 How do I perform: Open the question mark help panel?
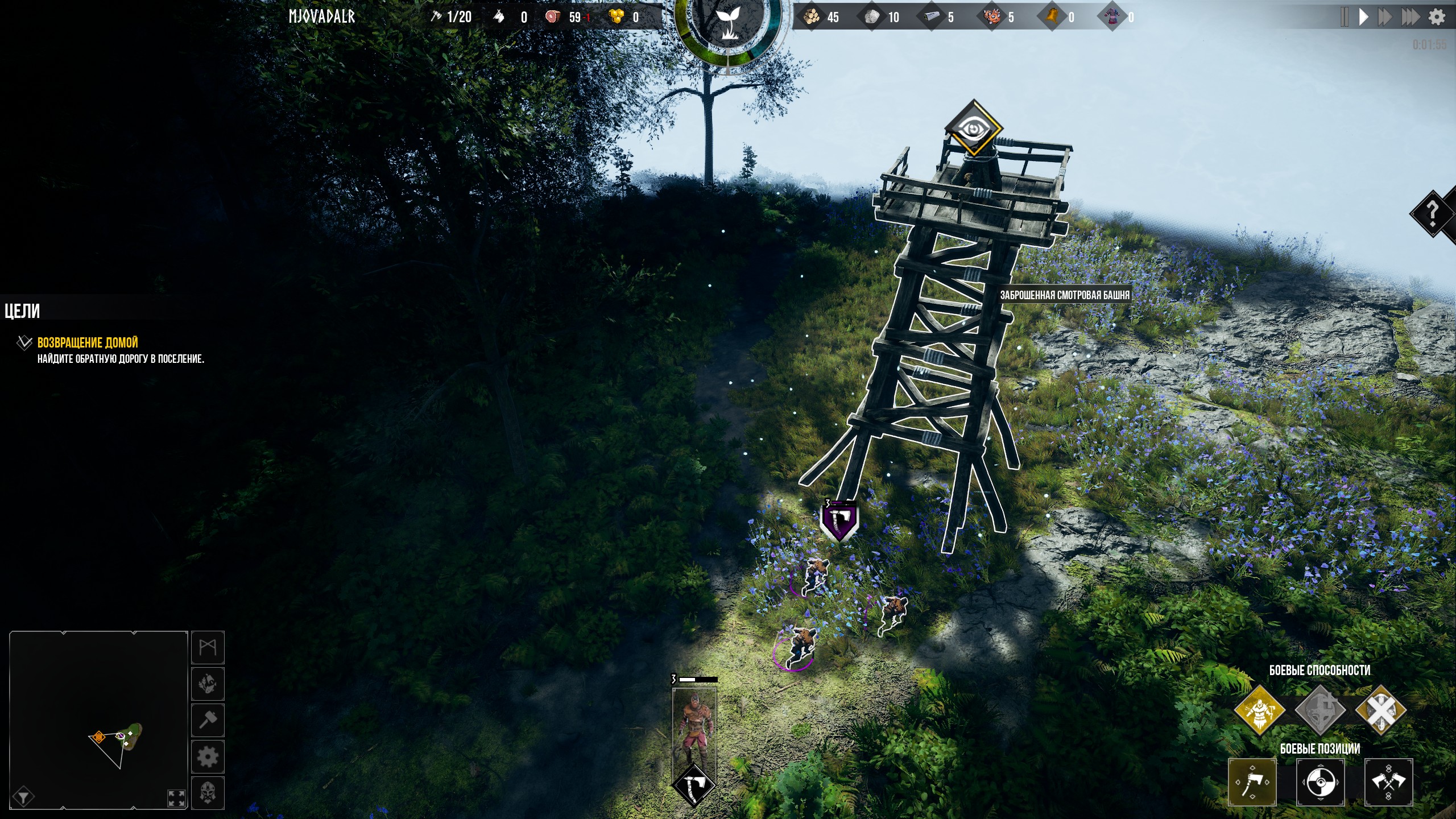(1433, 214)
